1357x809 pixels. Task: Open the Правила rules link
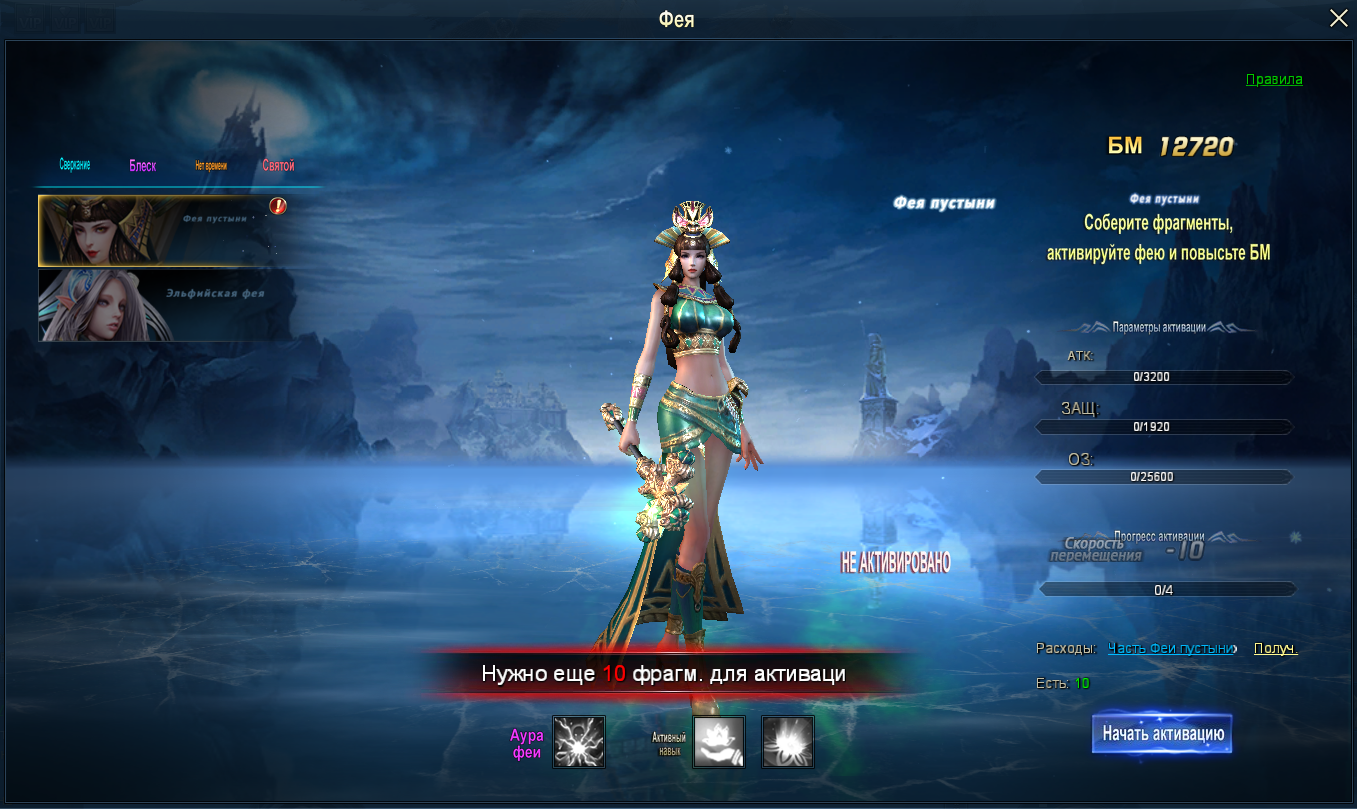pos(1274,79)
